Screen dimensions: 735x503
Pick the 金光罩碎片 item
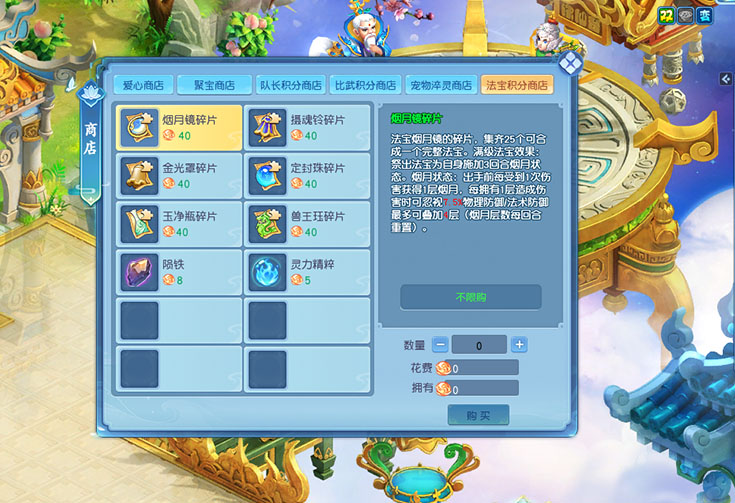(179, 175)
